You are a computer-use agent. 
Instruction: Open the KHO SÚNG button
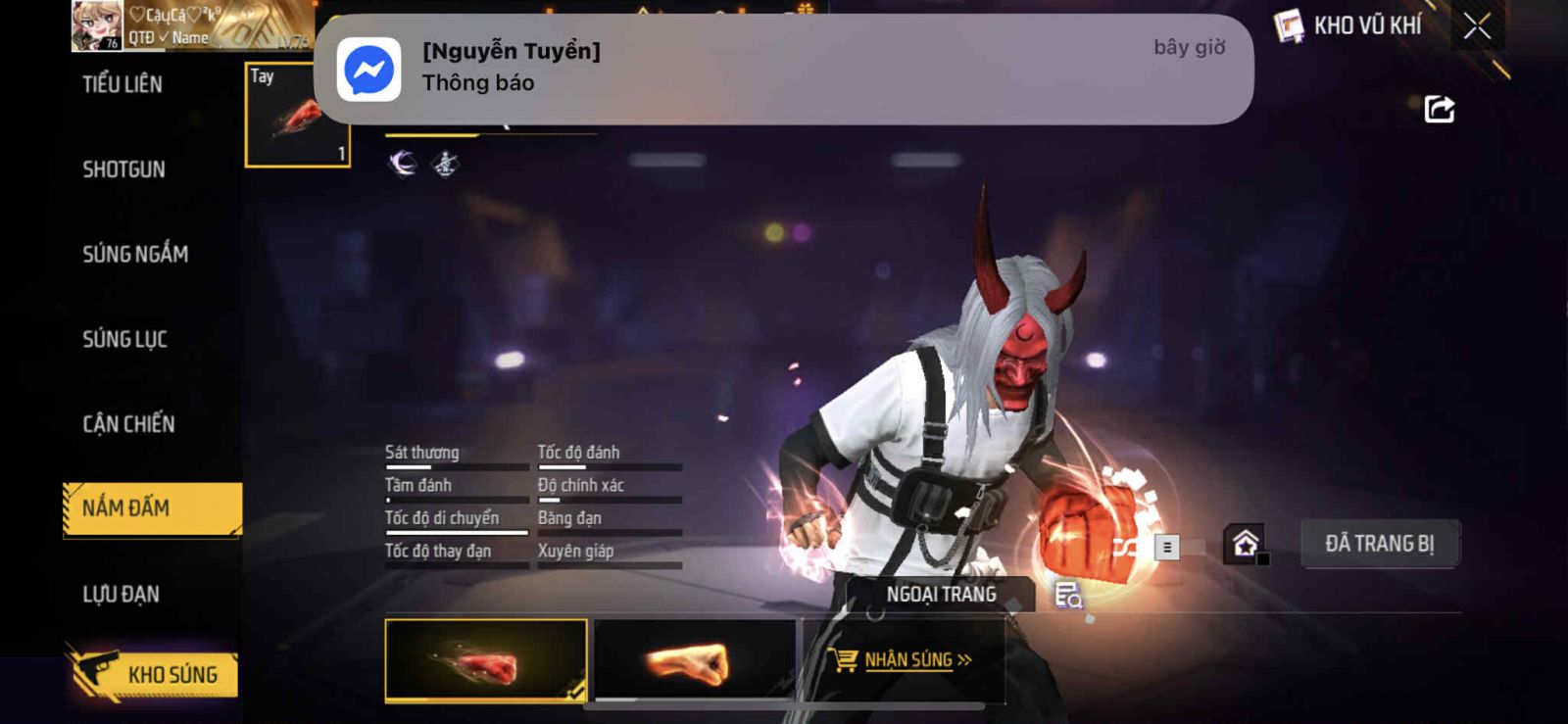pos(155,674)
